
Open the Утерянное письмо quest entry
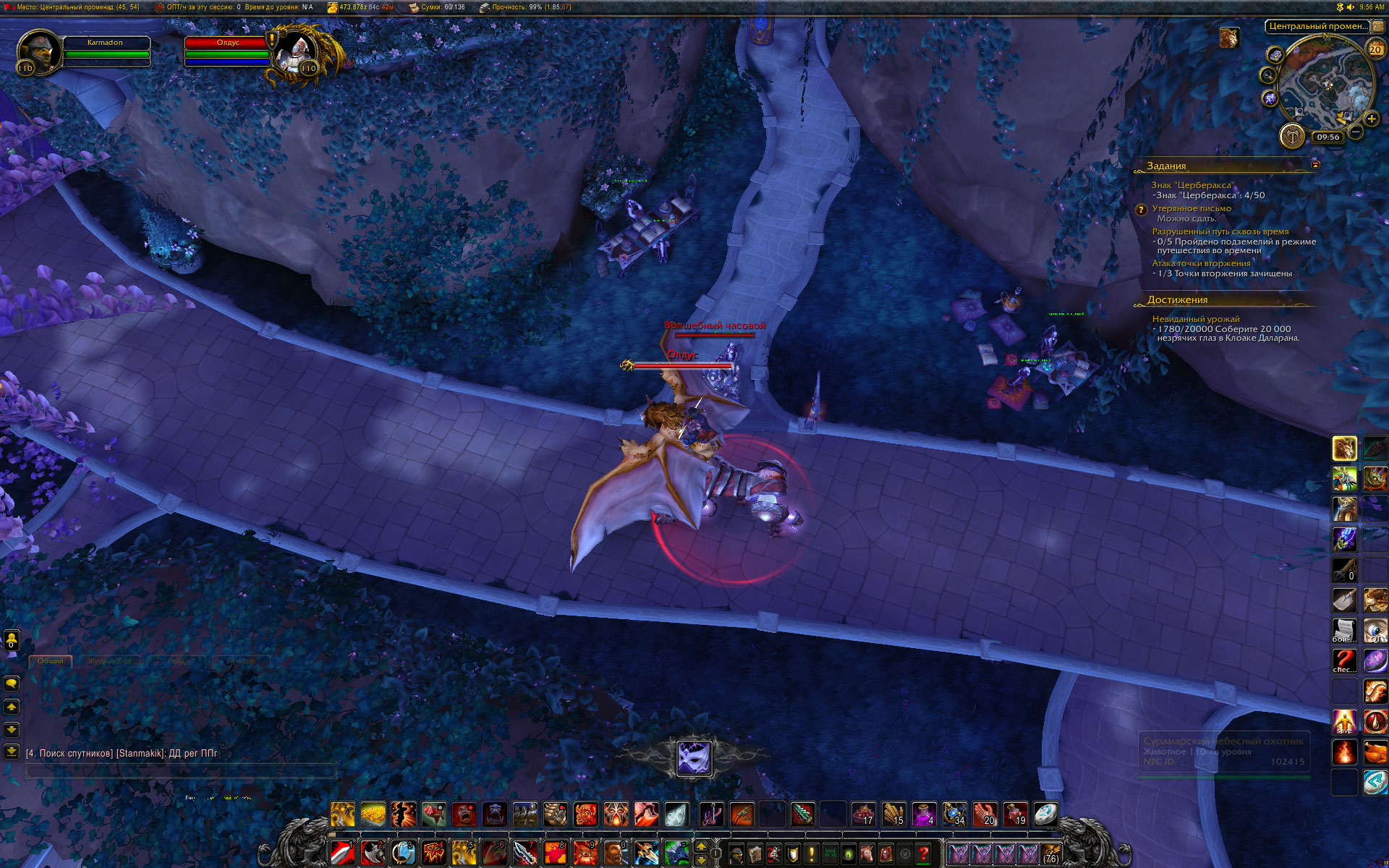[1192, 208]
